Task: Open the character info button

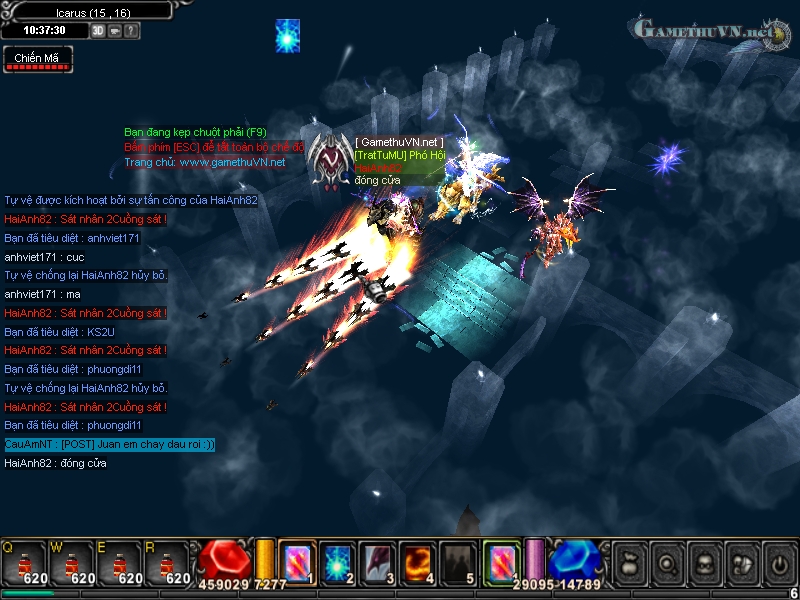Action: [x=704, y=563]
